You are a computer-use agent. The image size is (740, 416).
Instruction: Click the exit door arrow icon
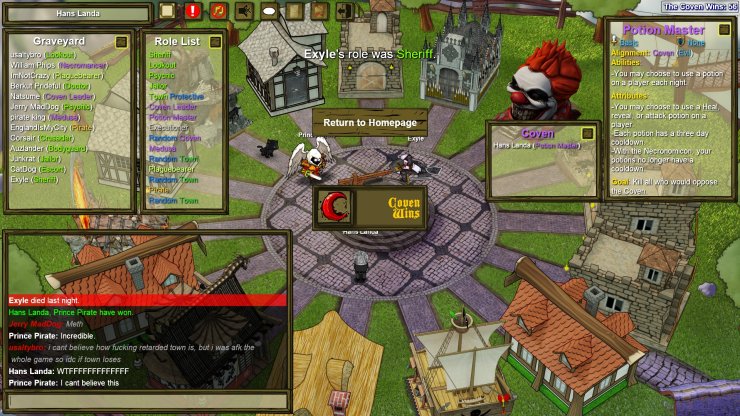346,11
